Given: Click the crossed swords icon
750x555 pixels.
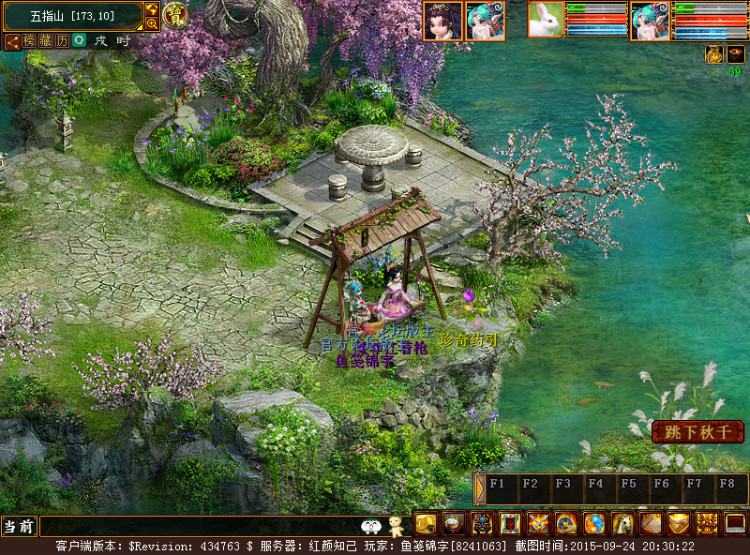Looking at the screenshot, I should pyautogui.click(x=538, y=523).
